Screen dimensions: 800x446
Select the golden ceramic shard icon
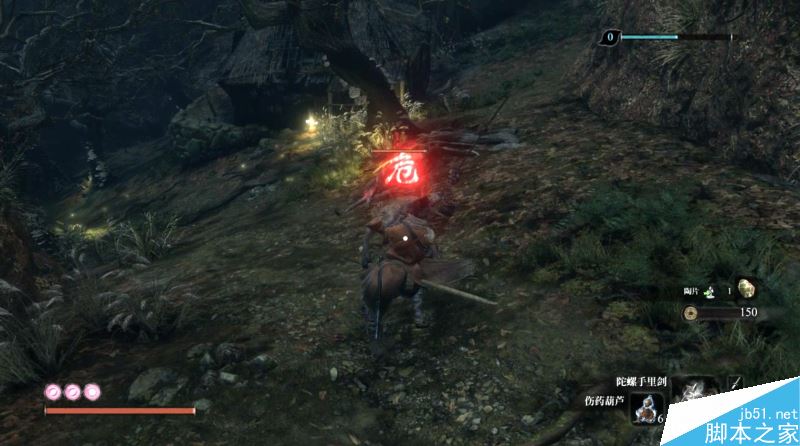[x=746, y=289]
